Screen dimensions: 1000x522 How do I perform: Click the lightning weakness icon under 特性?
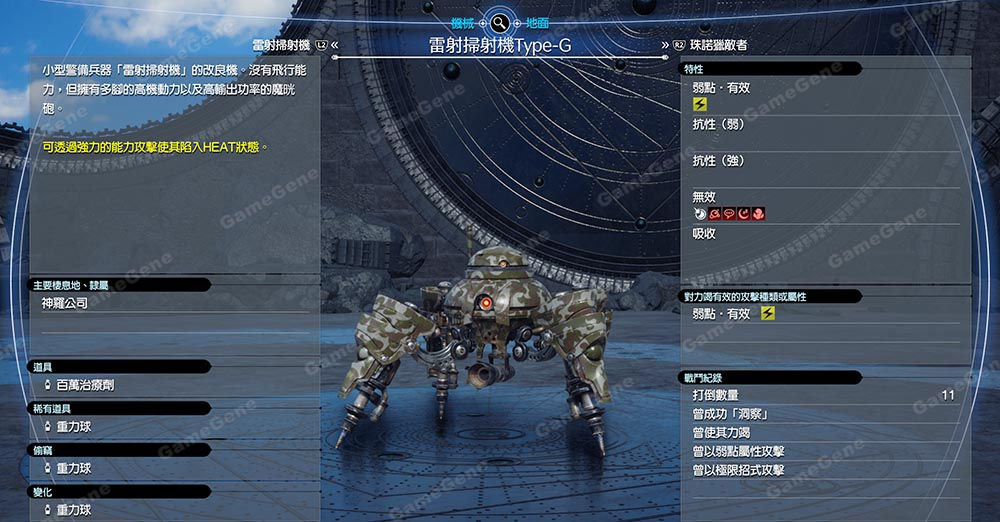click(x=700, y=104)
